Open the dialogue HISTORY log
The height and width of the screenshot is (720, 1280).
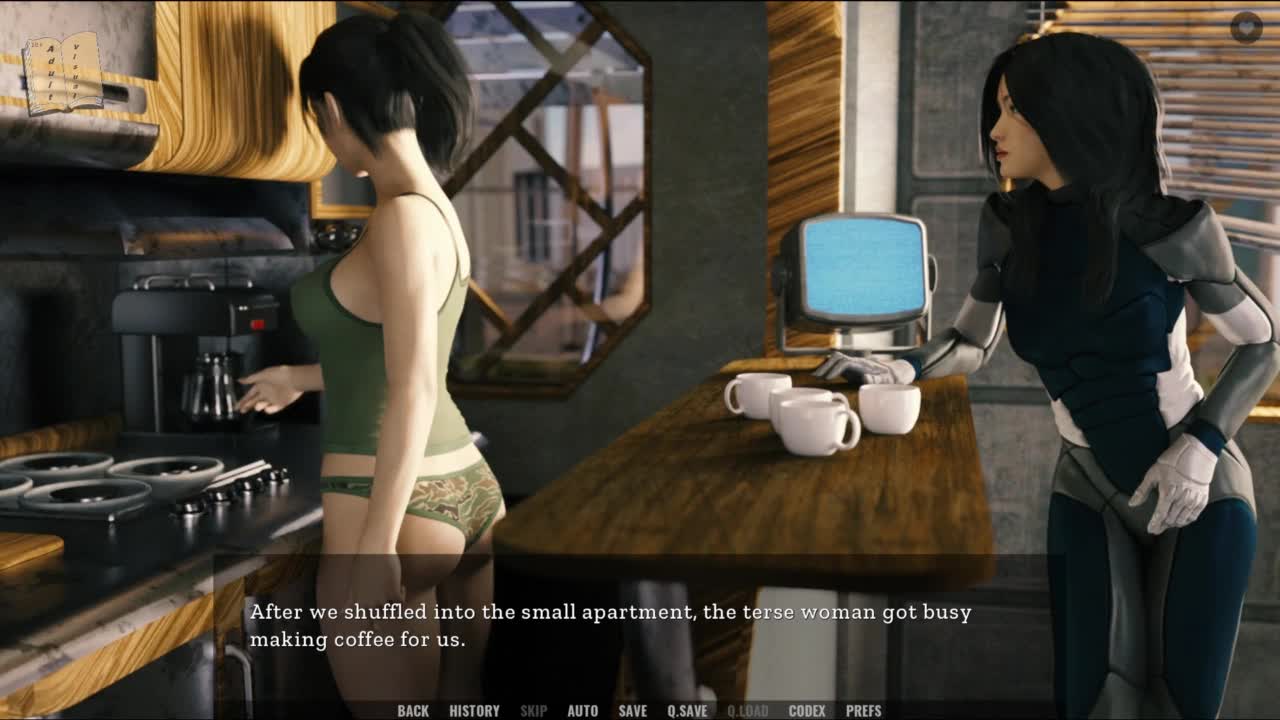474,711
